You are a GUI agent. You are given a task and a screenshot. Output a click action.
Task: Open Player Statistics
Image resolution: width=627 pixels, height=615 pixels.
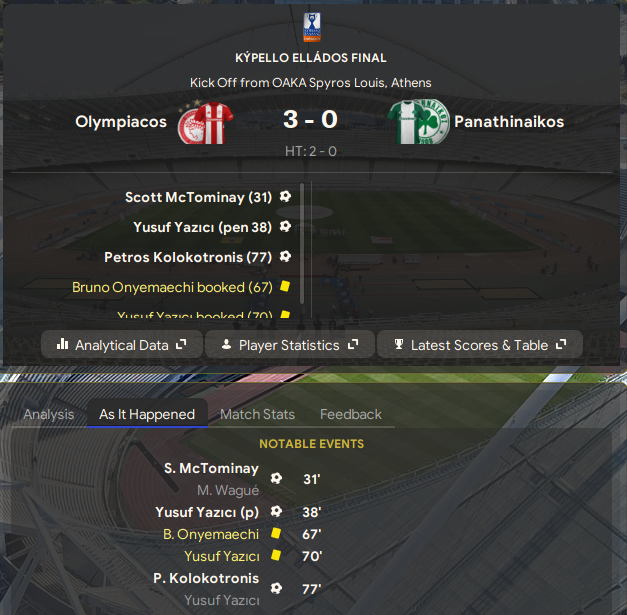289,345
